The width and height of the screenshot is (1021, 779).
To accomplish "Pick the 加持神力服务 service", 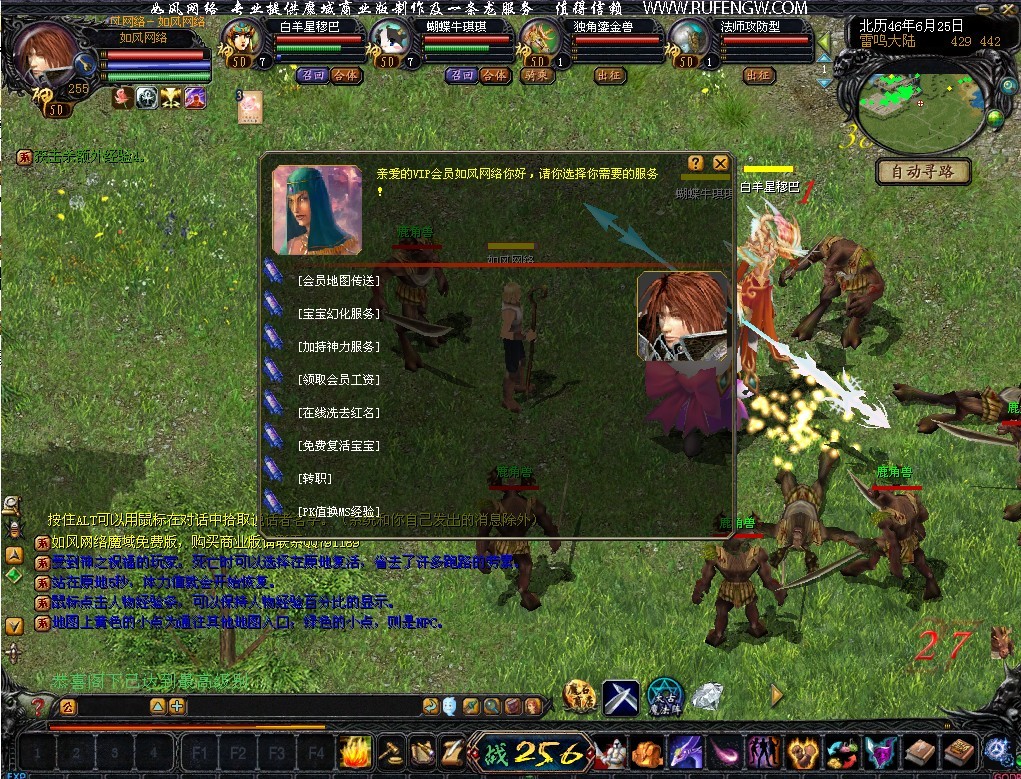I will pyautogui.click(x=338, y=347).
